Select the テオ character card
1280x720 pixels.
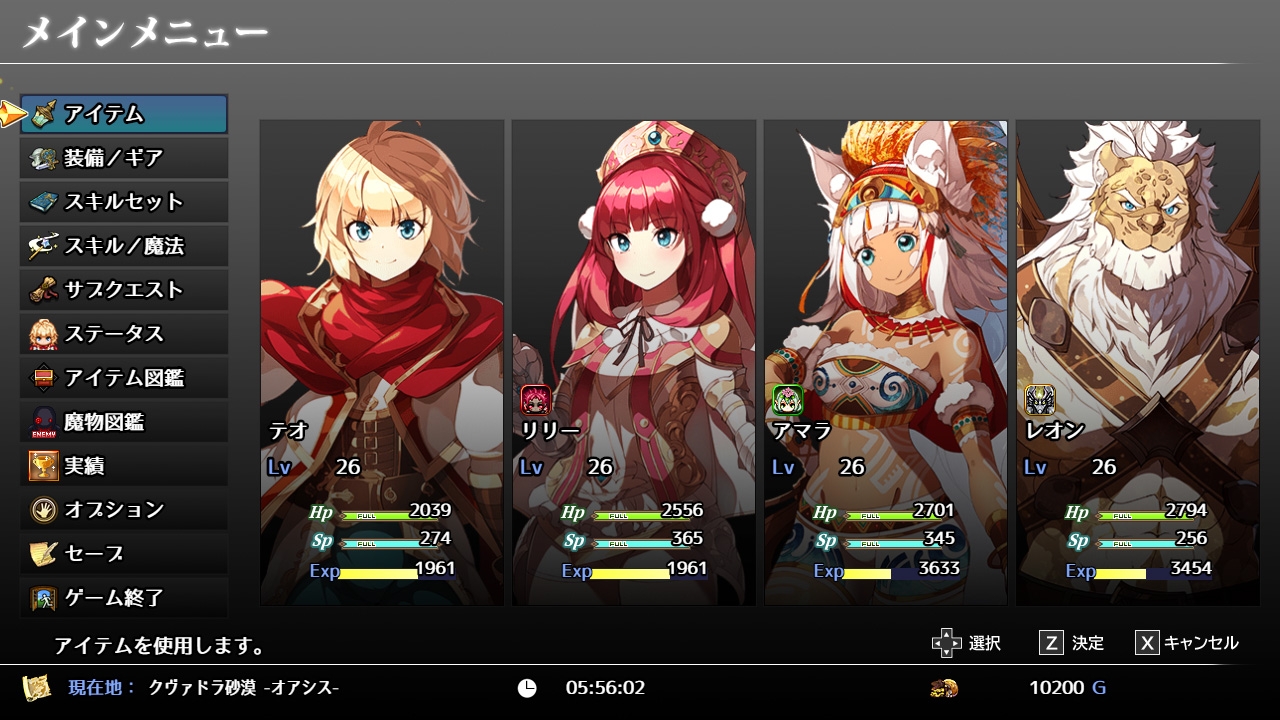(x=382, y=362)
